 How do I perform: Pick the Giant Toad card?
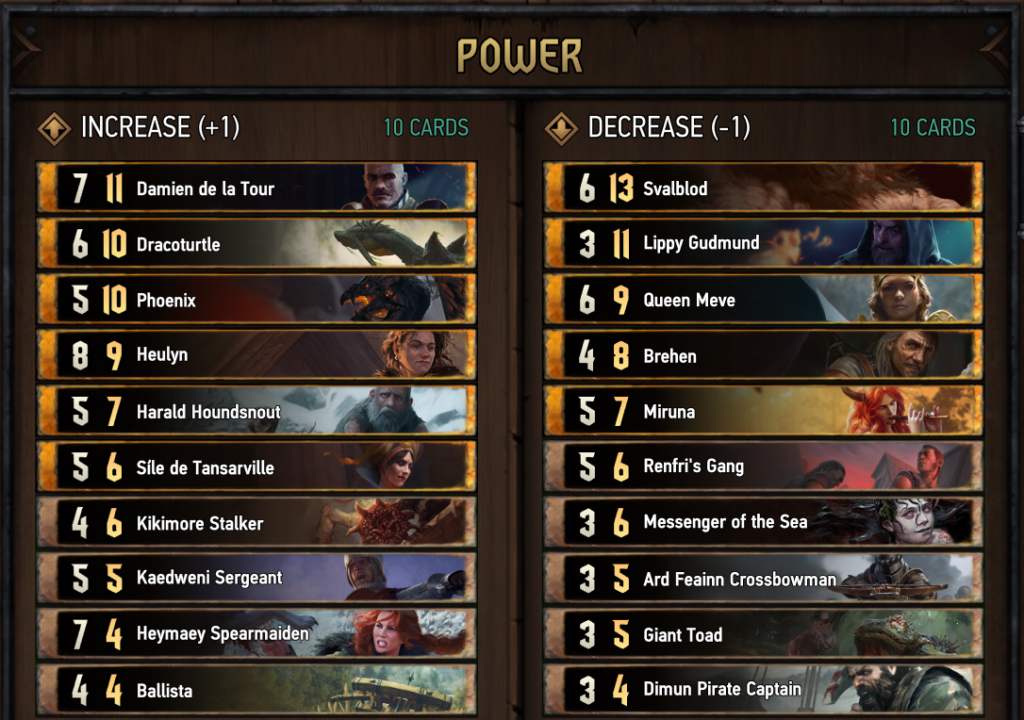pos(763,634)
